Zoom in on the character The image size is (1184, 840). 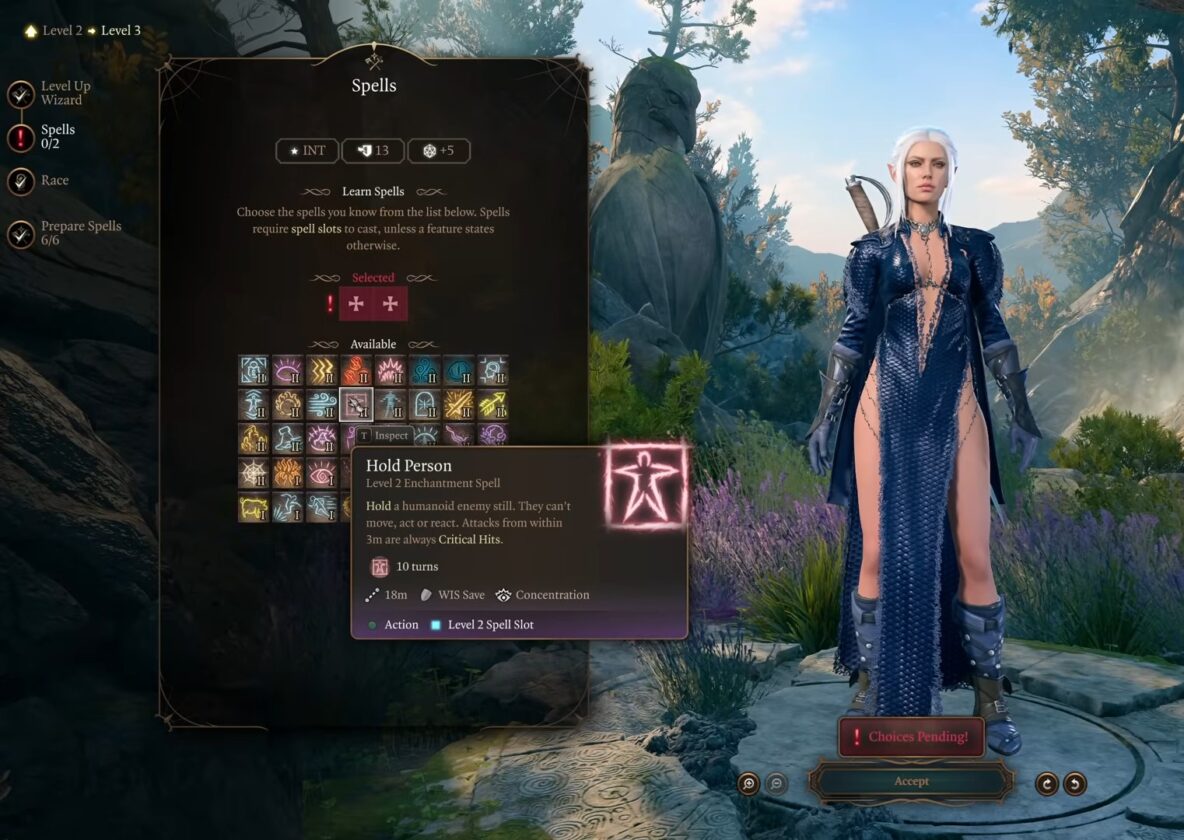pyautogui.click(x=748, y=784)
